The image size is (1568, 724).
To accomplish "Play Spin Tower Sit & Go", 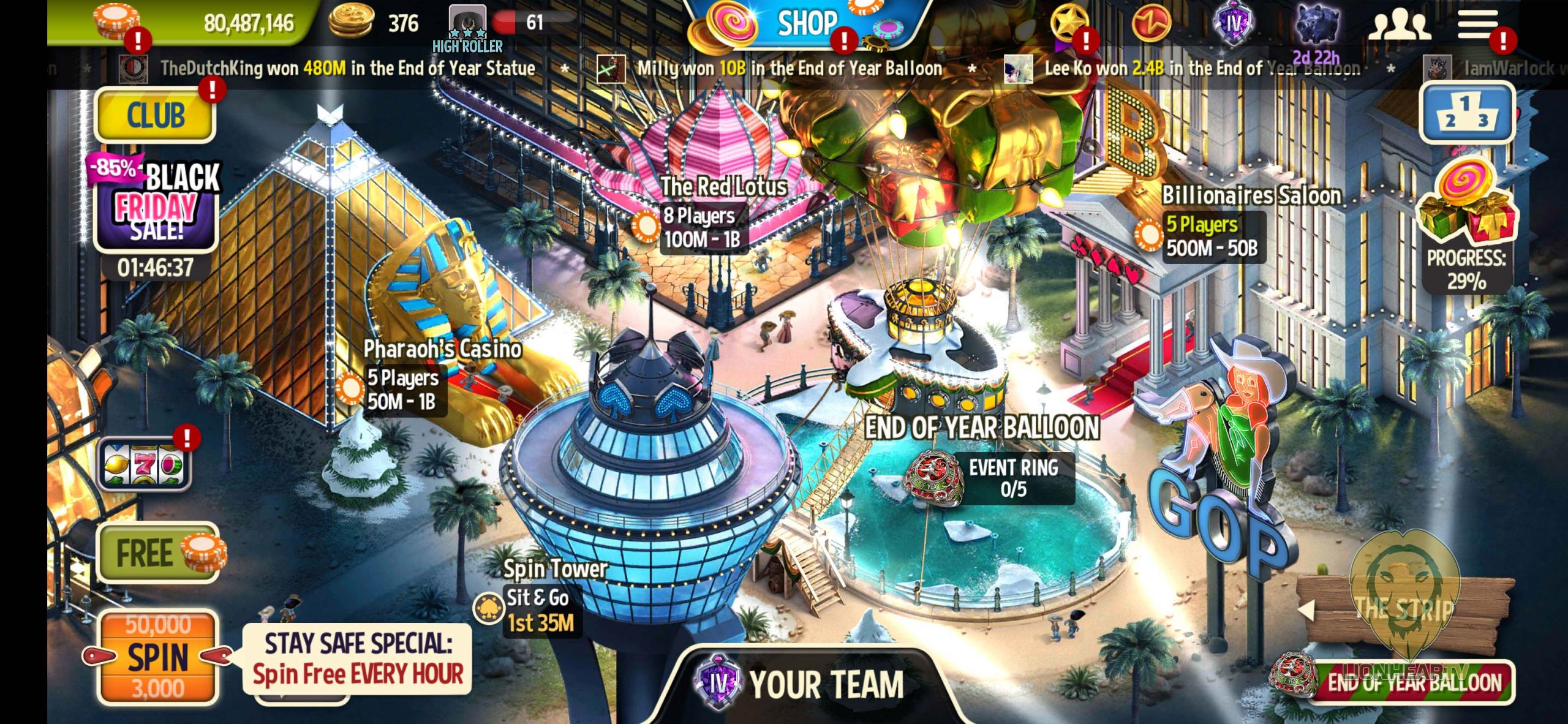I will [x=539, y=609].
